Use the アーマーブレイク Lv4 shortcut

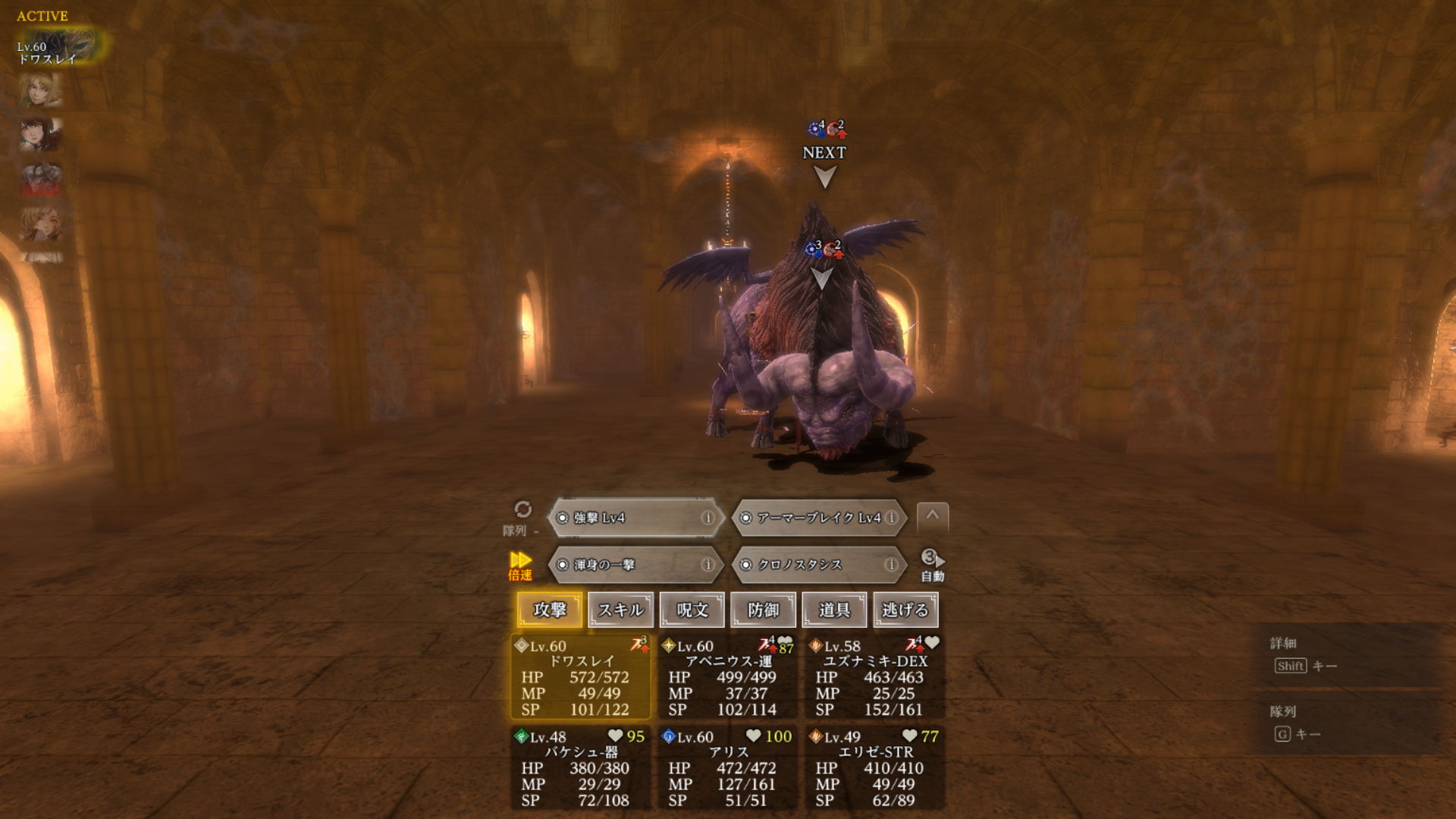click(x=811, y=518)
